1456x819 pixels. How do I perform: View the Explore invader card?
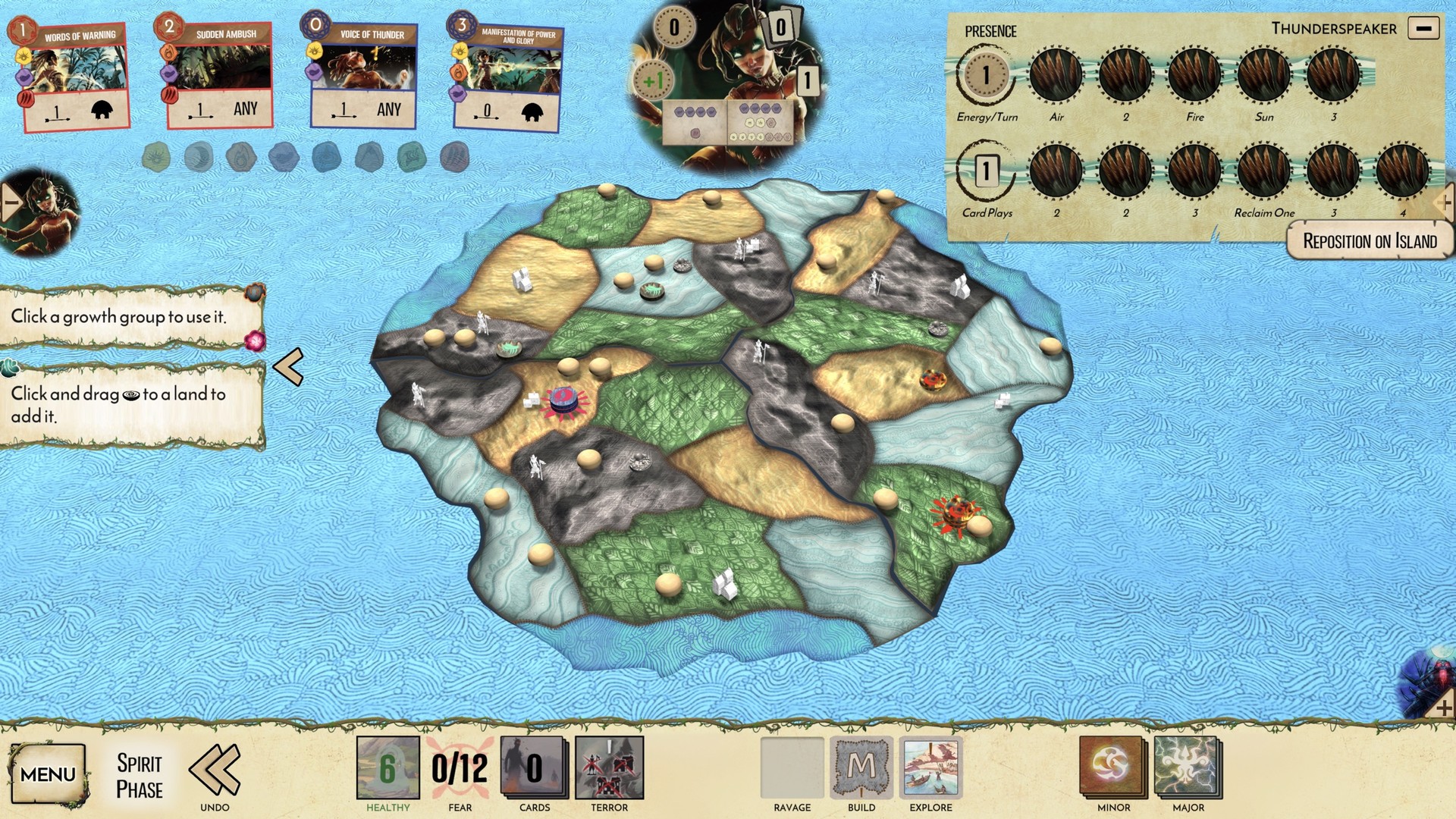pos(930,770)
